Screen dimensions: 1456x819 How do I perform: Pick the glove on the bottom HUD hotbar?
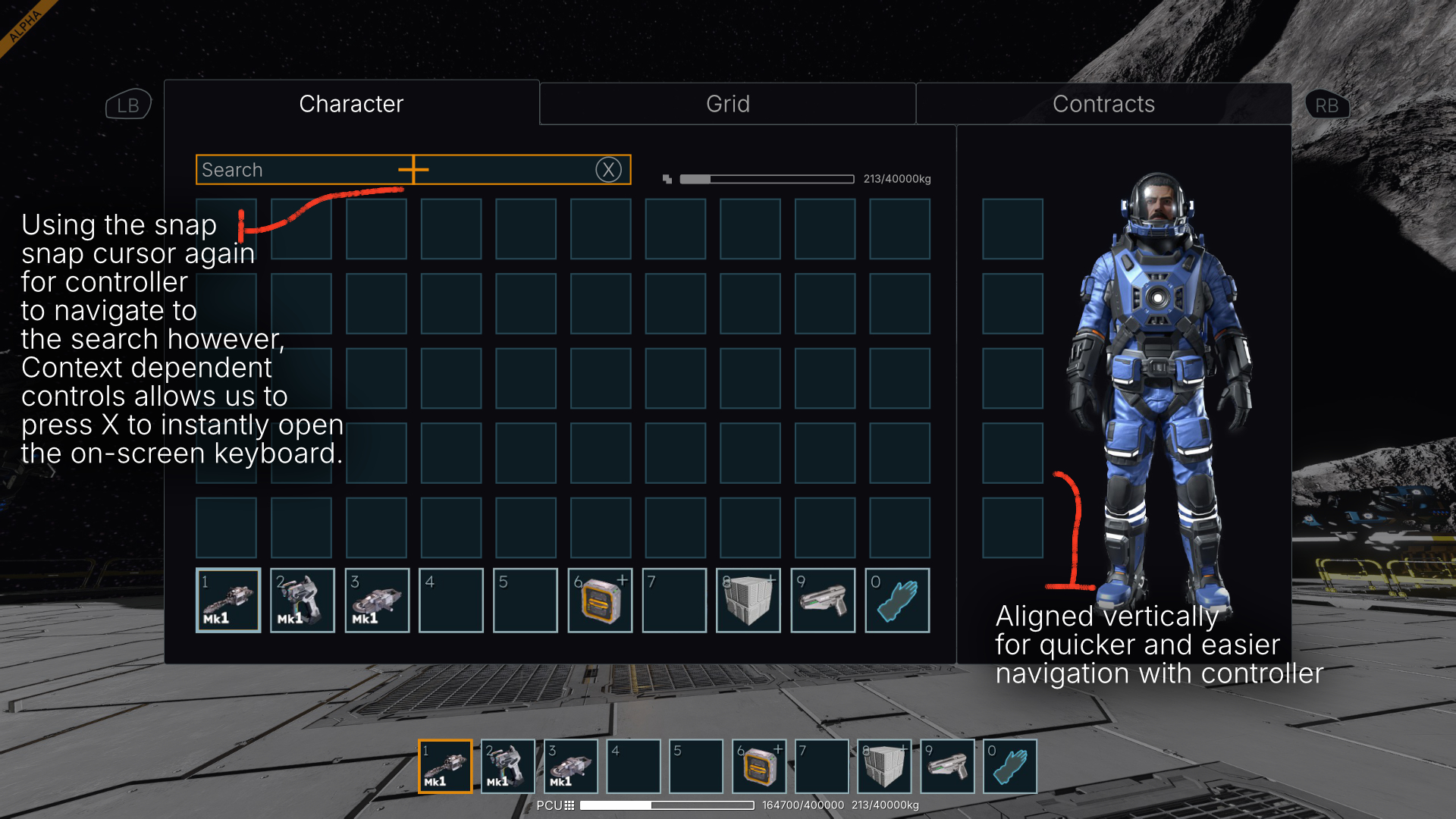pos(1010,767)
